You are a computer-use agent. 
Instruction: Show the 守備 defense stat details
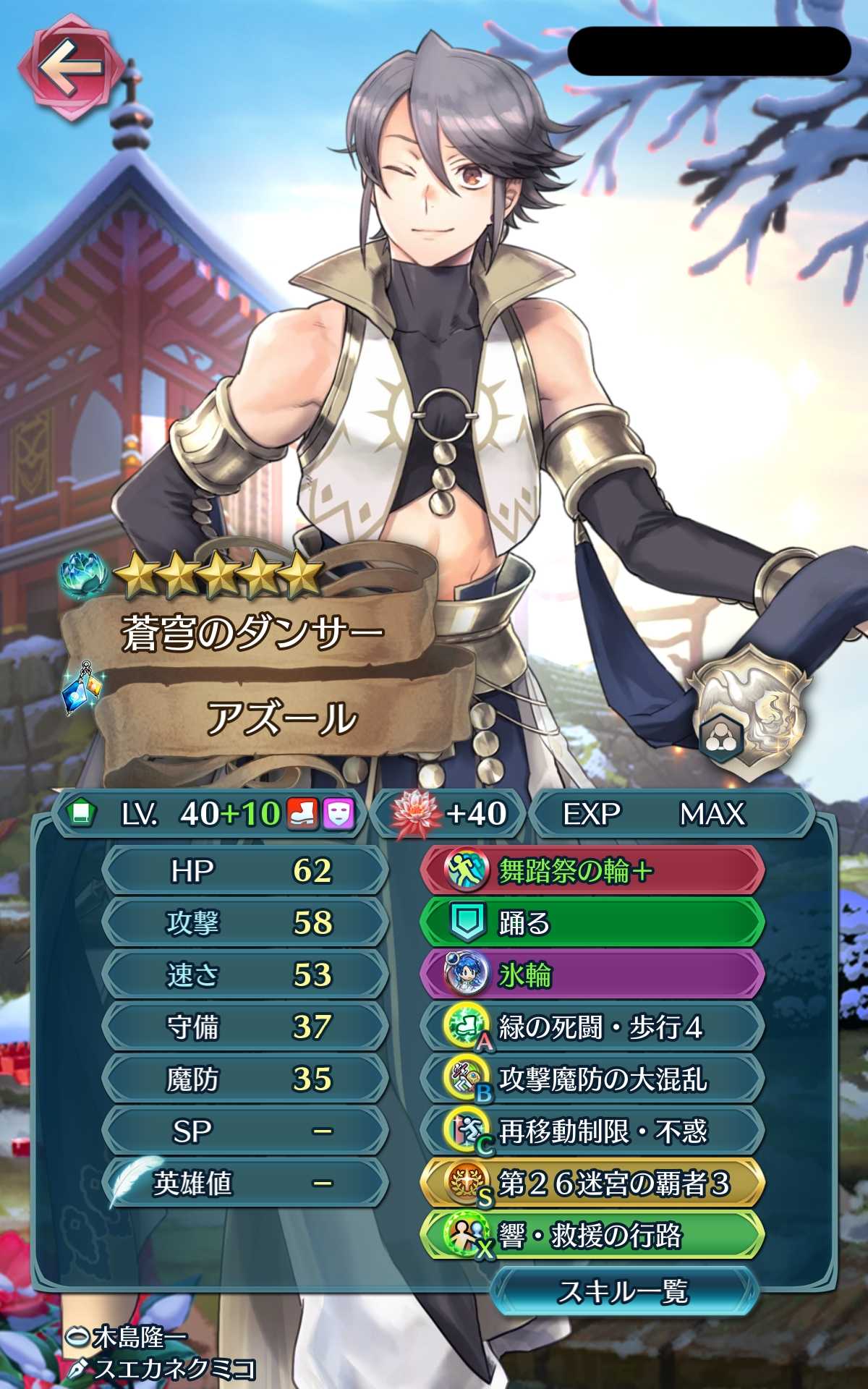point(246,1027)
